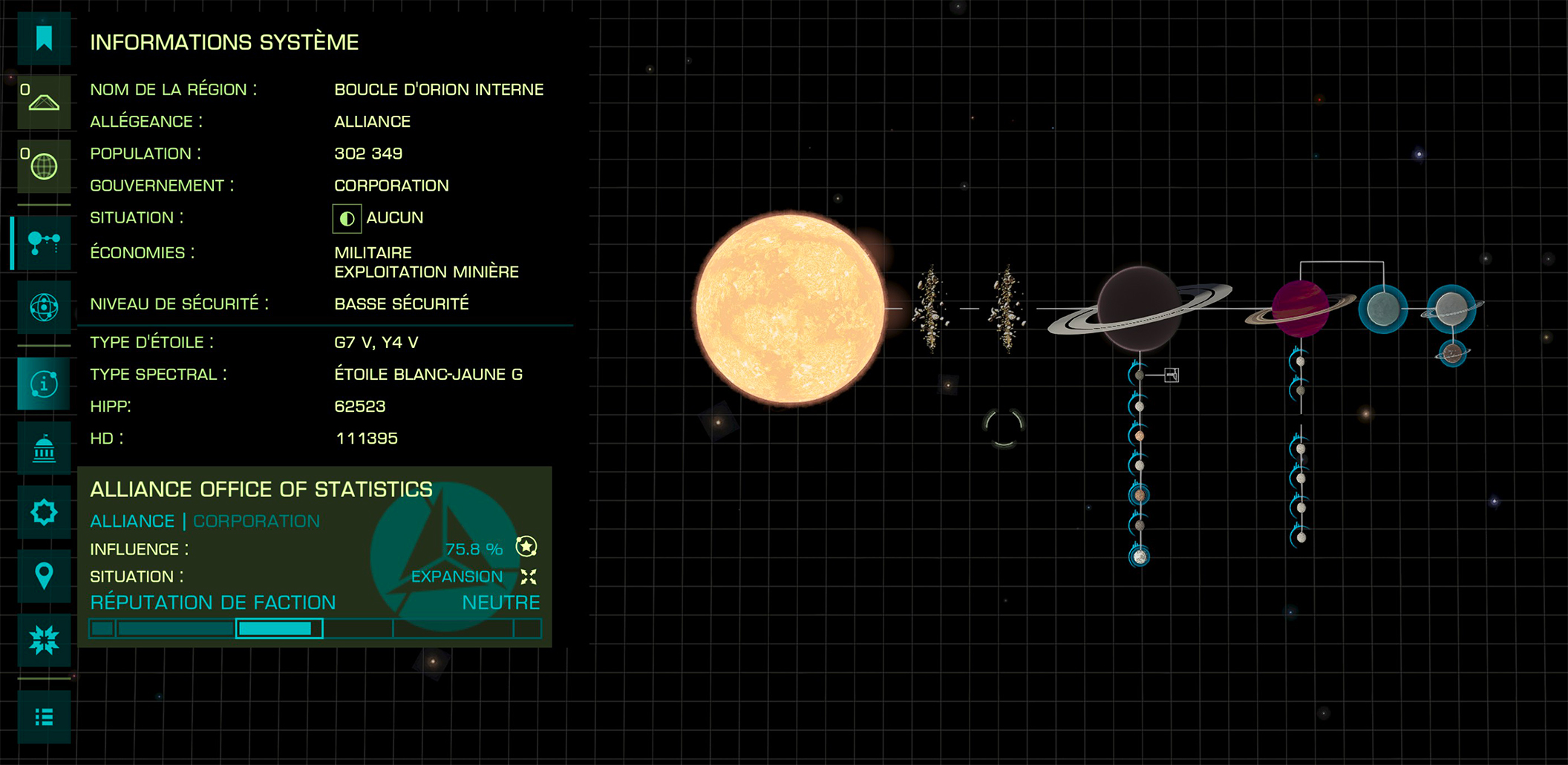Click the bookmark icon in the sidebar
This screenshot has width=1568, height=765.
pyautogui.click(x=44, y=39)
